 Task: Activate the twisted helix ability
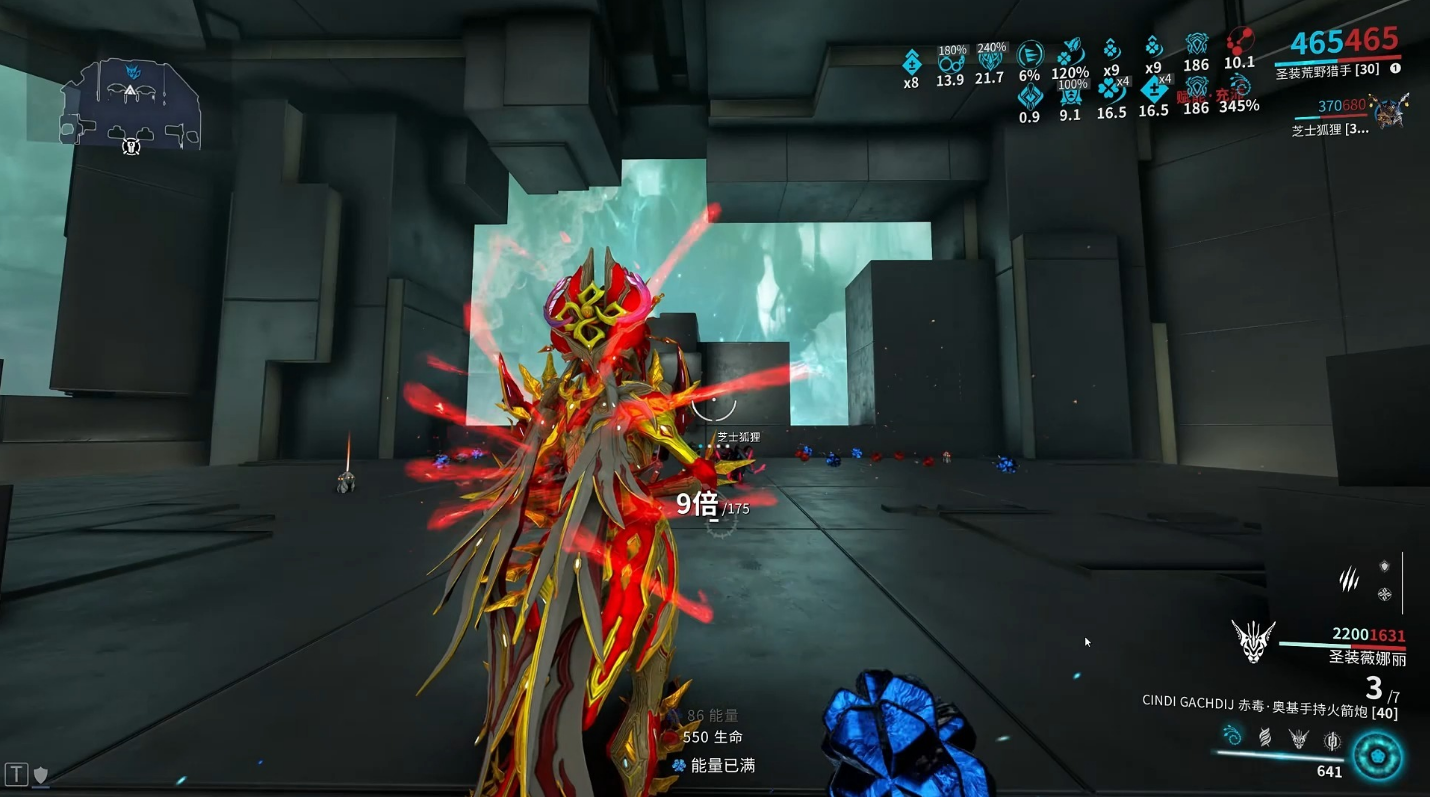tap(1265, 738)
